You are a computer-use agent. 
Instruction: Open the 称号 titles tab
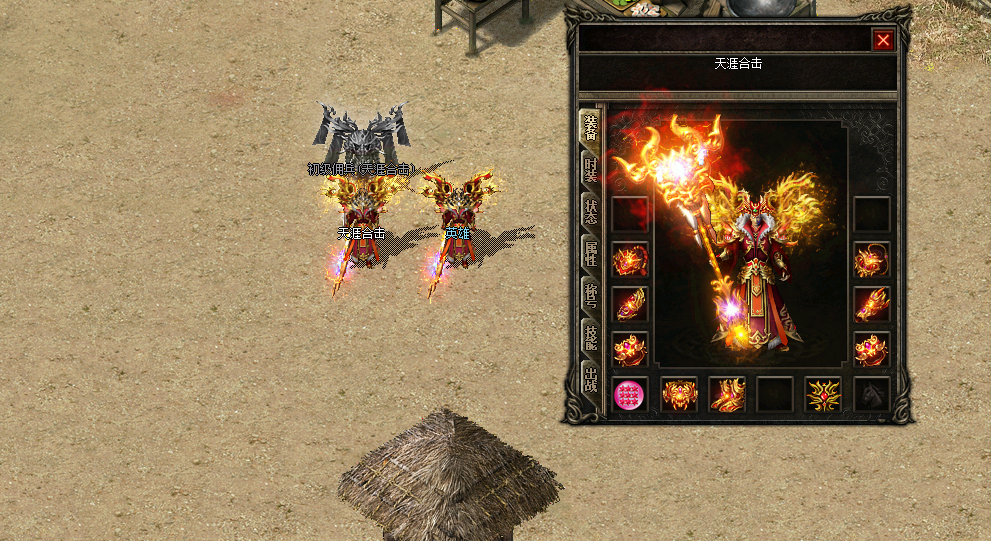pyautogui.click(x=591, y=295)
